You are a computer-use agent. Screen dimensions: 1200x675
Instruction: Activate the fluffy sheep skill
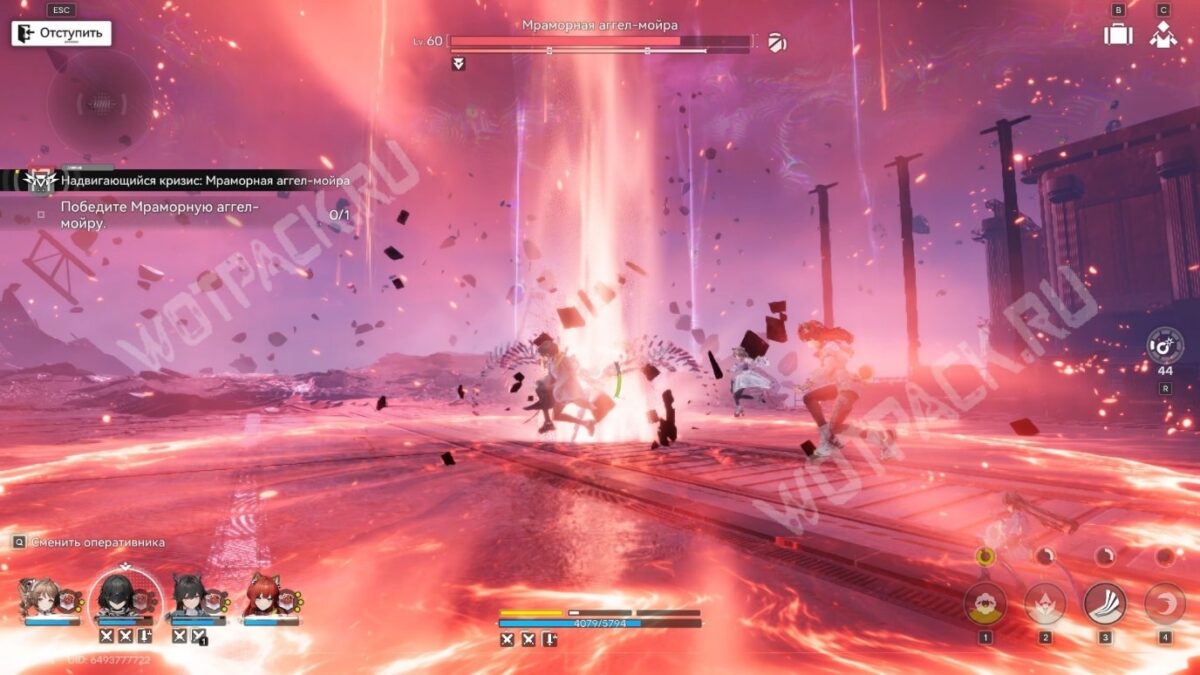click(x=985, y=604)
